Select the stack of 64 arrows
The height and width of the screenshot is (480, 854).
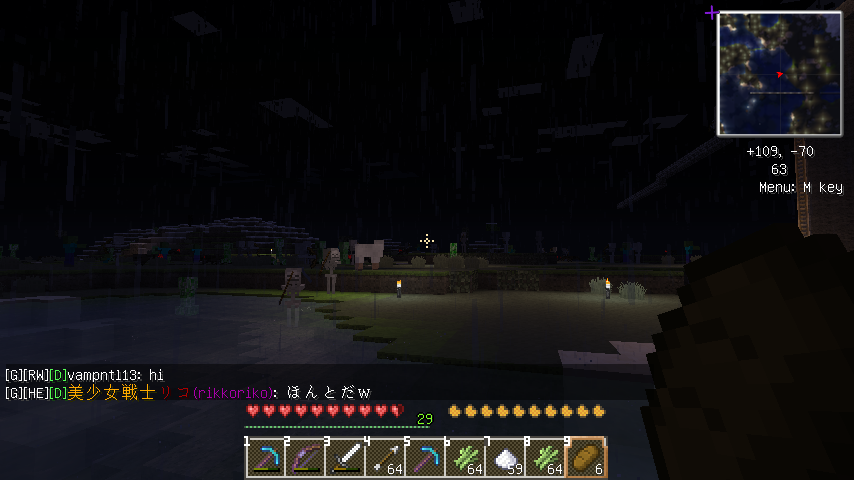385,458
